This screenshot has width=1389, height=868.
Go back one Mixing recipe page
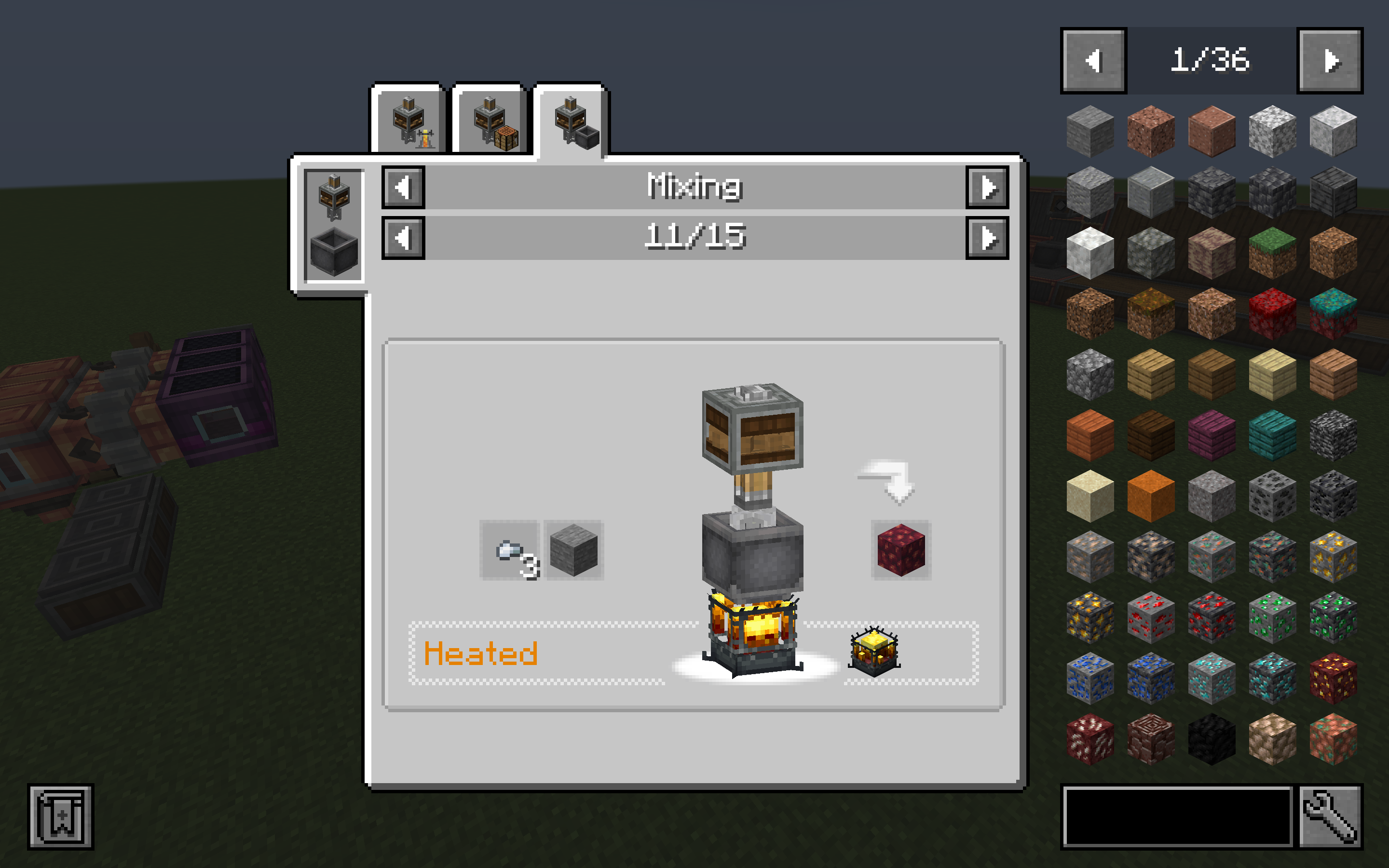[x=404, y=238]
